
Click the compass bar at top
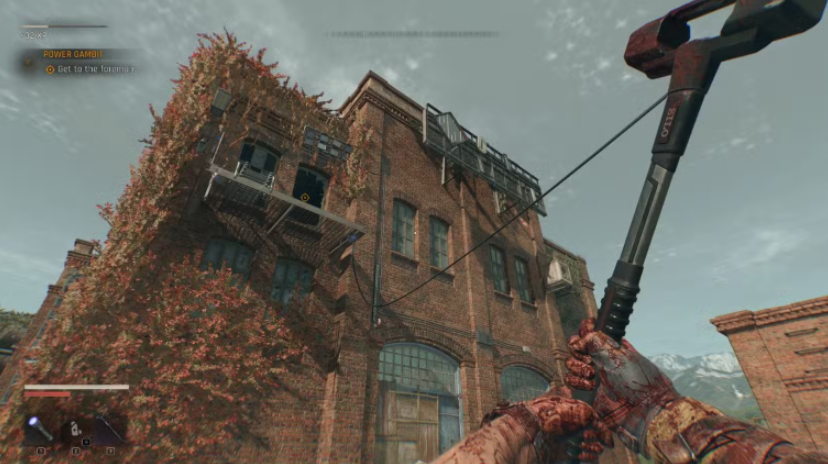point(413,35)
